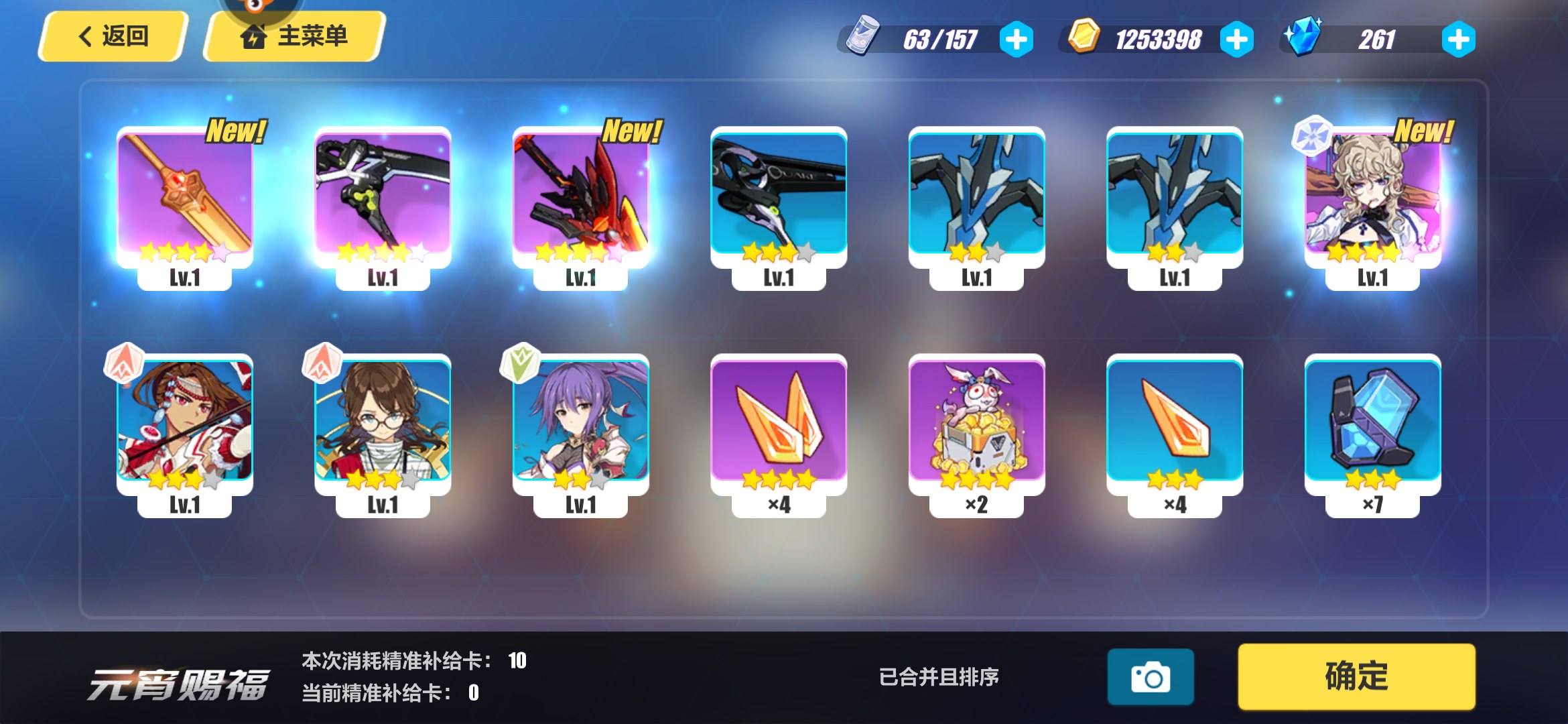Select the blue crystal cube item x7
The width and height of the screenshot is (1568, 724).
tap(1372, 424)
